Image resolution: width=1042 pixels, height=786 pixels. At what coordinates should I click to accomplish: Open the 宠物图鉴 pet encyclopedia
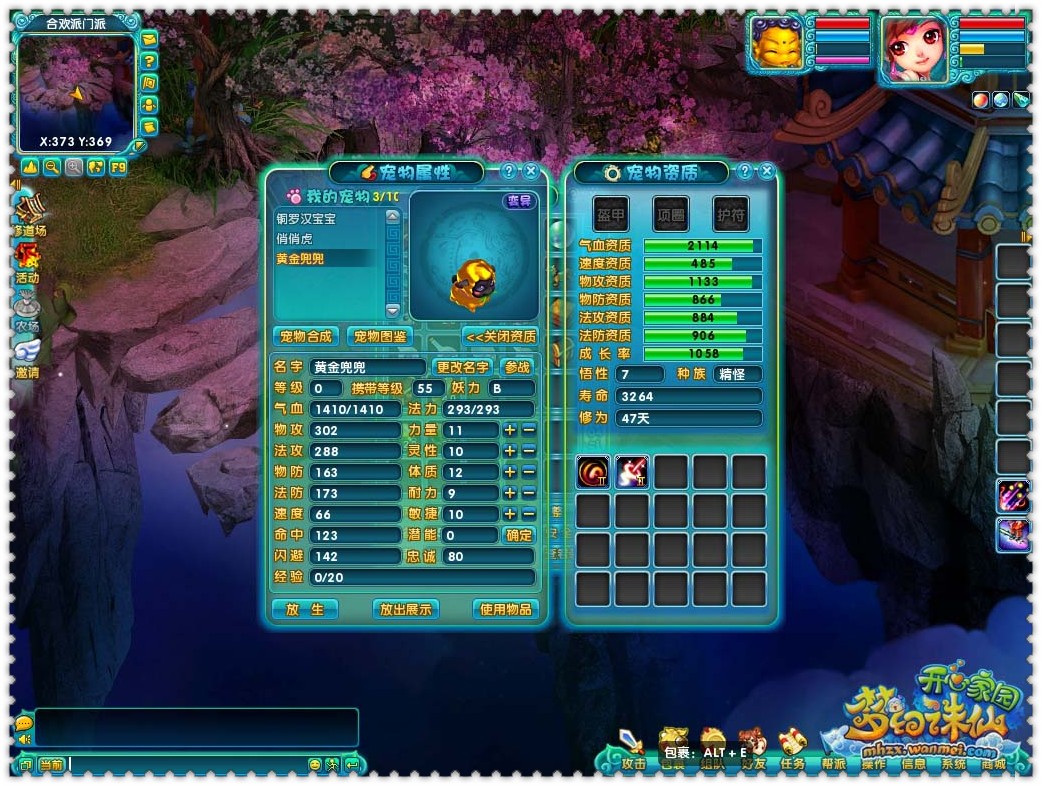pos(380,336)
